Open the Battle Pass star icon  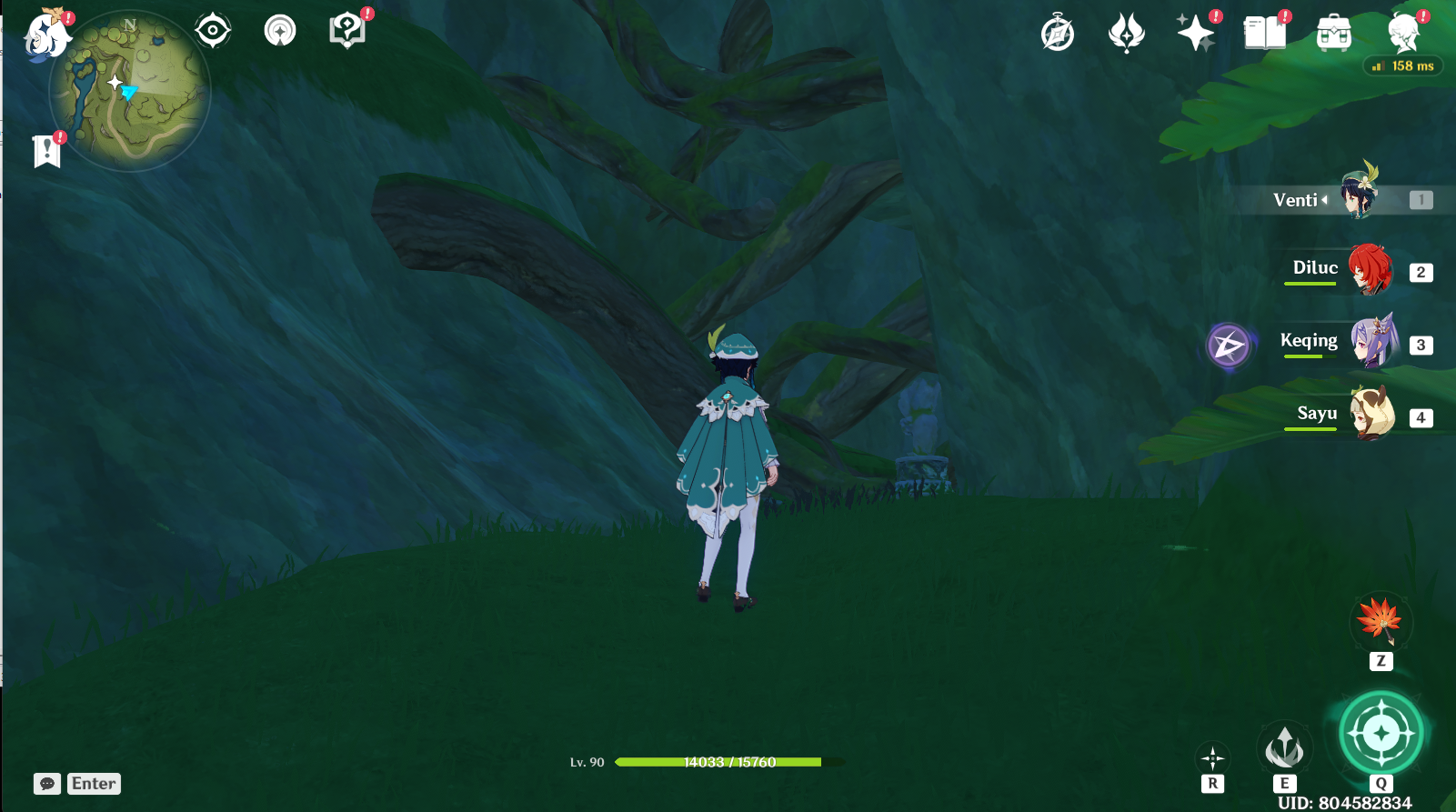tap(1195, 35)
